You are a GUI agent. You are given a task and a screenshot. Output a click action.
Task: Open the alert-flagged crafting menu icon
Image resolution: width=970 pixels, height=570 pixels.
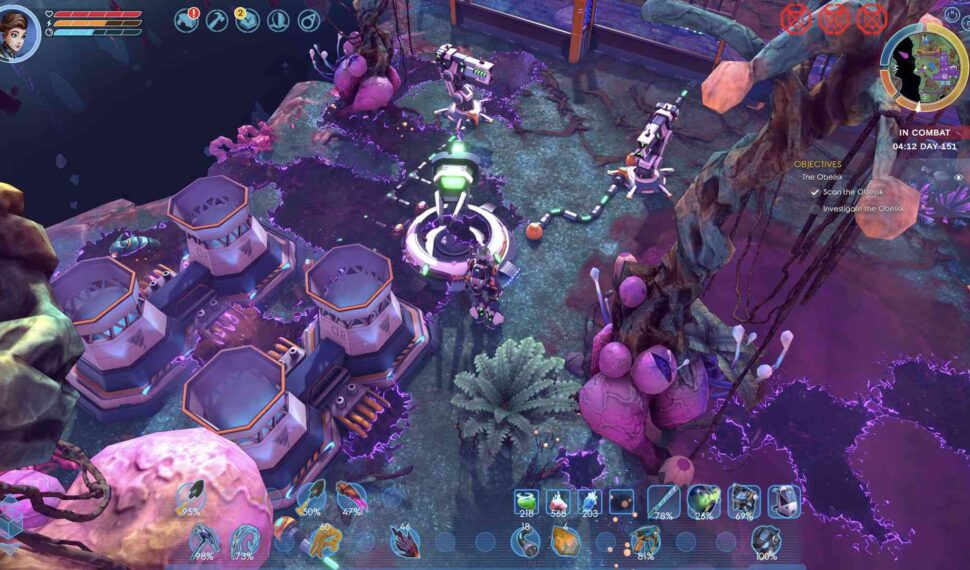tap(187, 20)
